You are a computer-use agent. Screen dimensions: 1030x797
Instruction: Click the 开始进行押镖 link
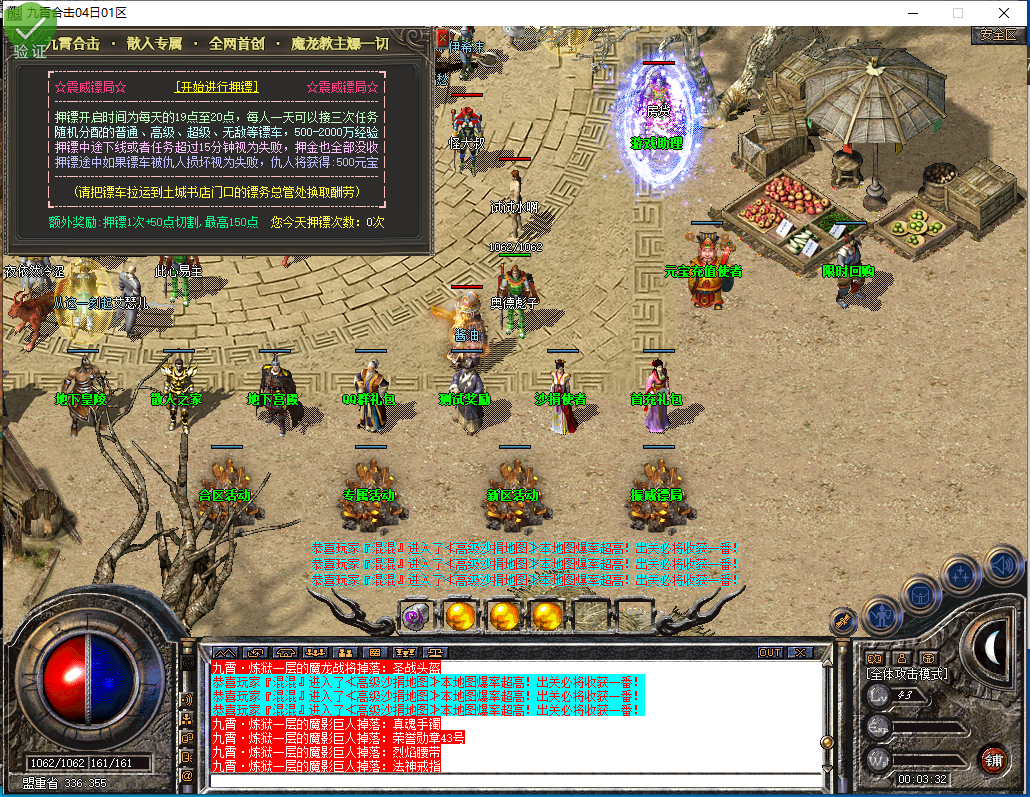pyautogui.click(x=216, y=87)
